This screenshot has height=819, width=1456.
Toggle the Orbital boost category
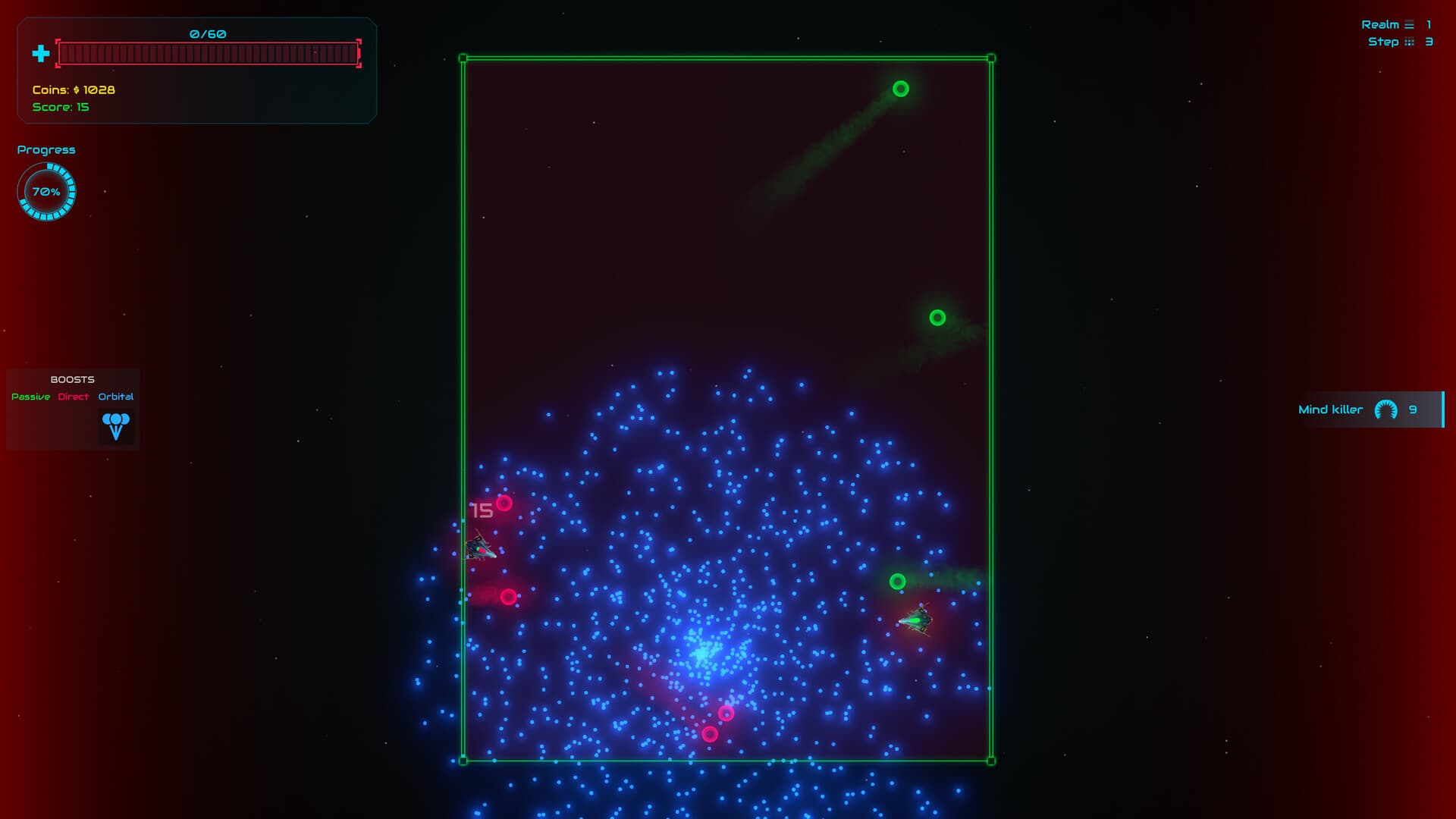pos(116,396)
